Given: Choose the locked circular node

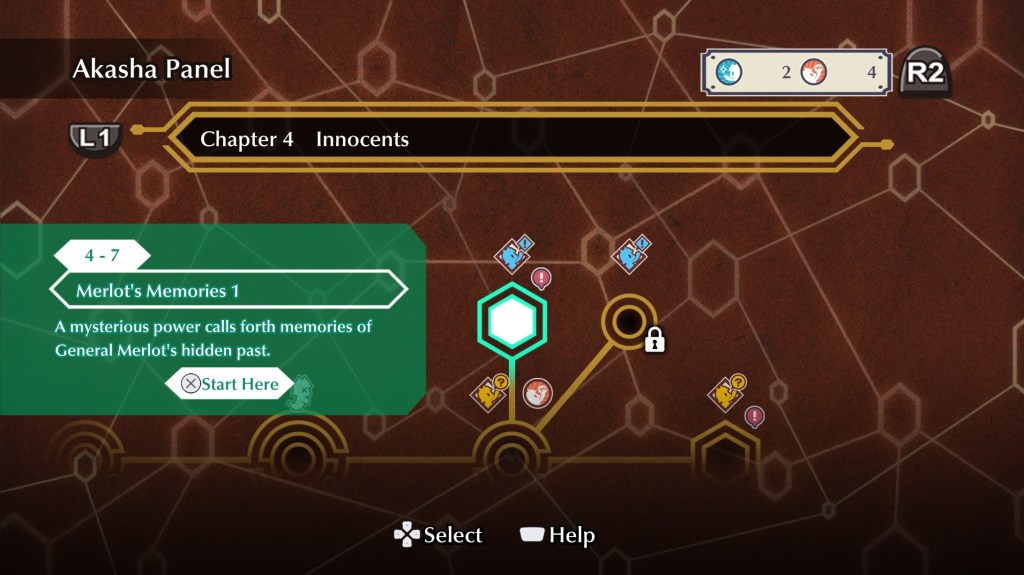Looking at the screenshot, I should (629, 321).
